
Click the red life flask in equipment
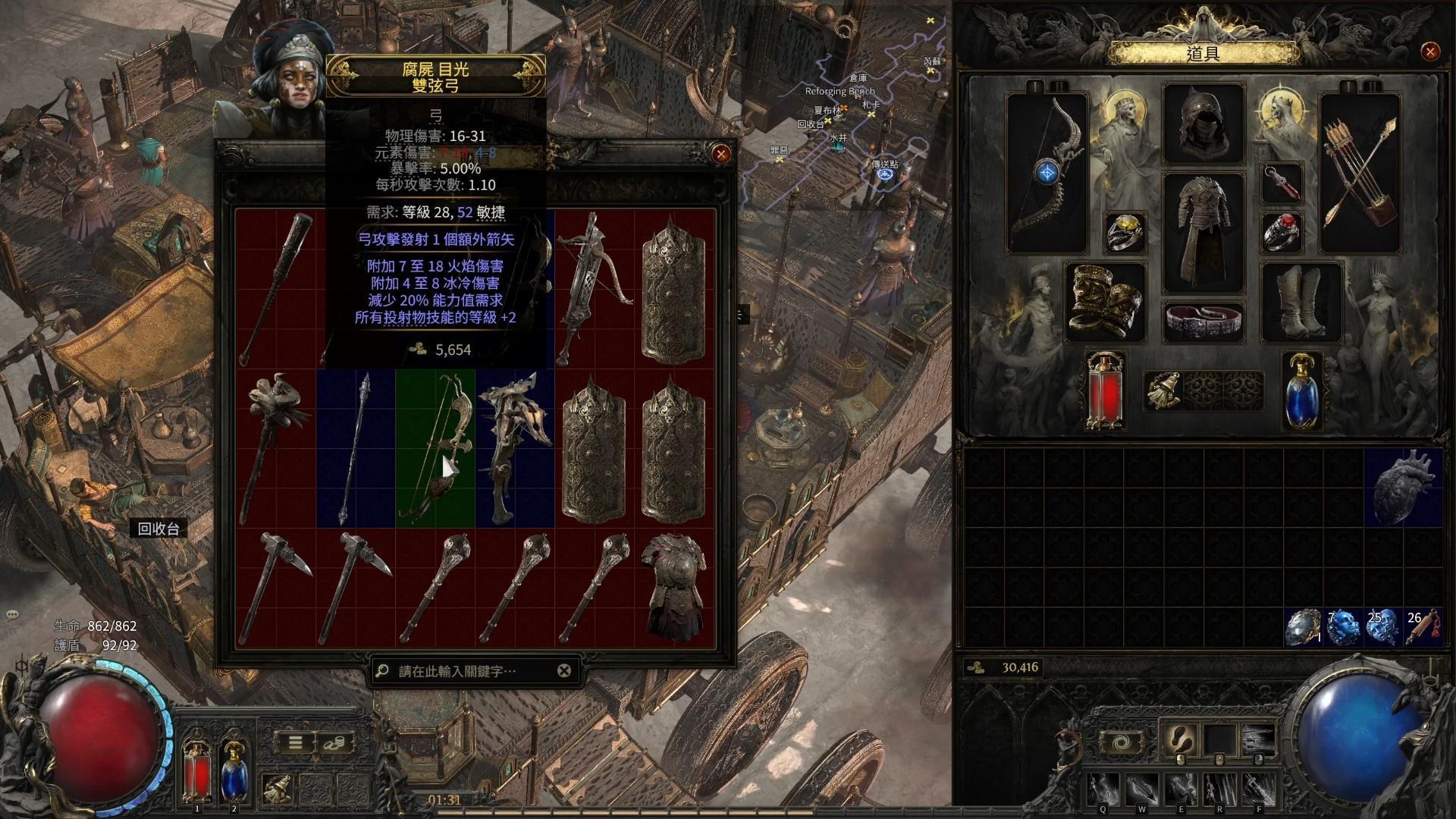pyautogui.click(x=1105, y=391)
